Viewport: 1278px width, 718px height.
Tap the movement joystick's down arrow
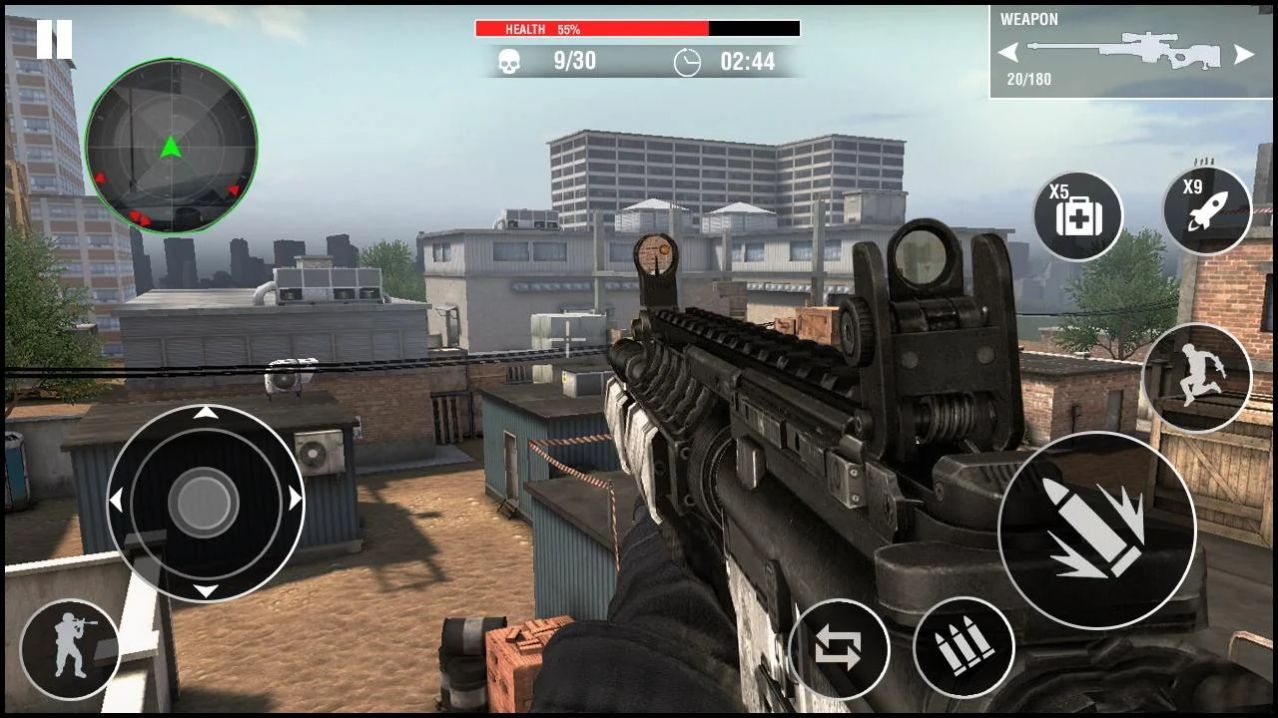[205, 590]
